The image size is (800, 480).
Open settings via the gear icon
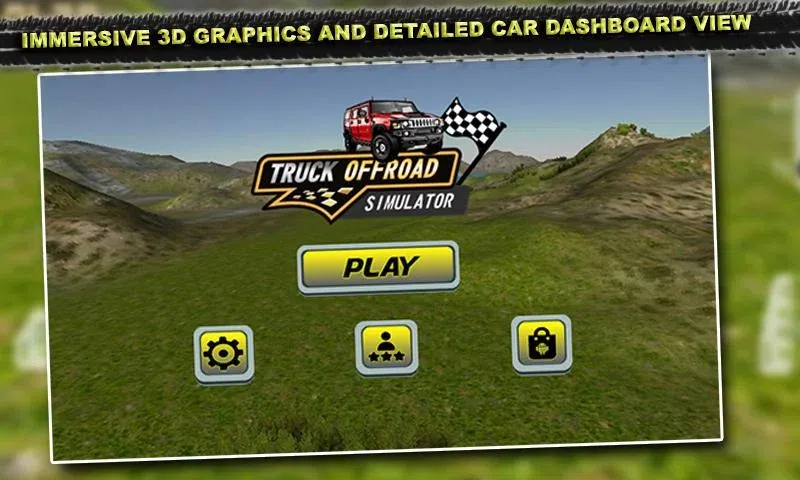click(x=223, y=353)
